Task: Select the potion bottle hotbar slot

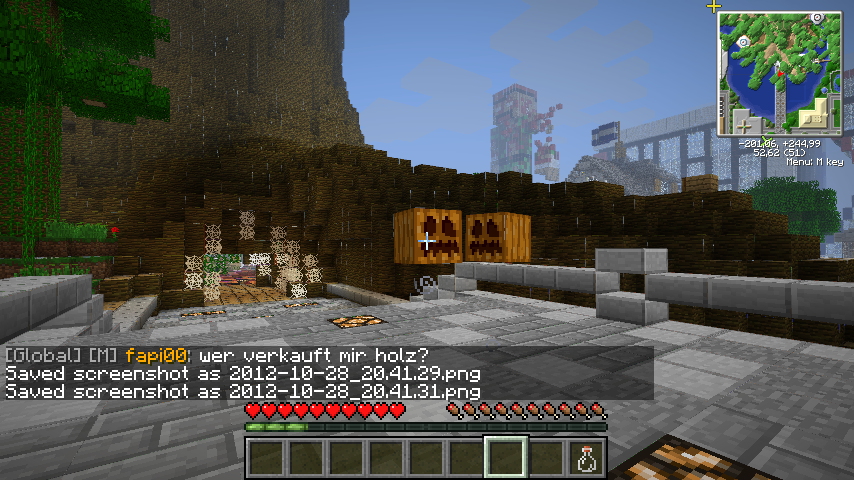Action: click(586, 457)
